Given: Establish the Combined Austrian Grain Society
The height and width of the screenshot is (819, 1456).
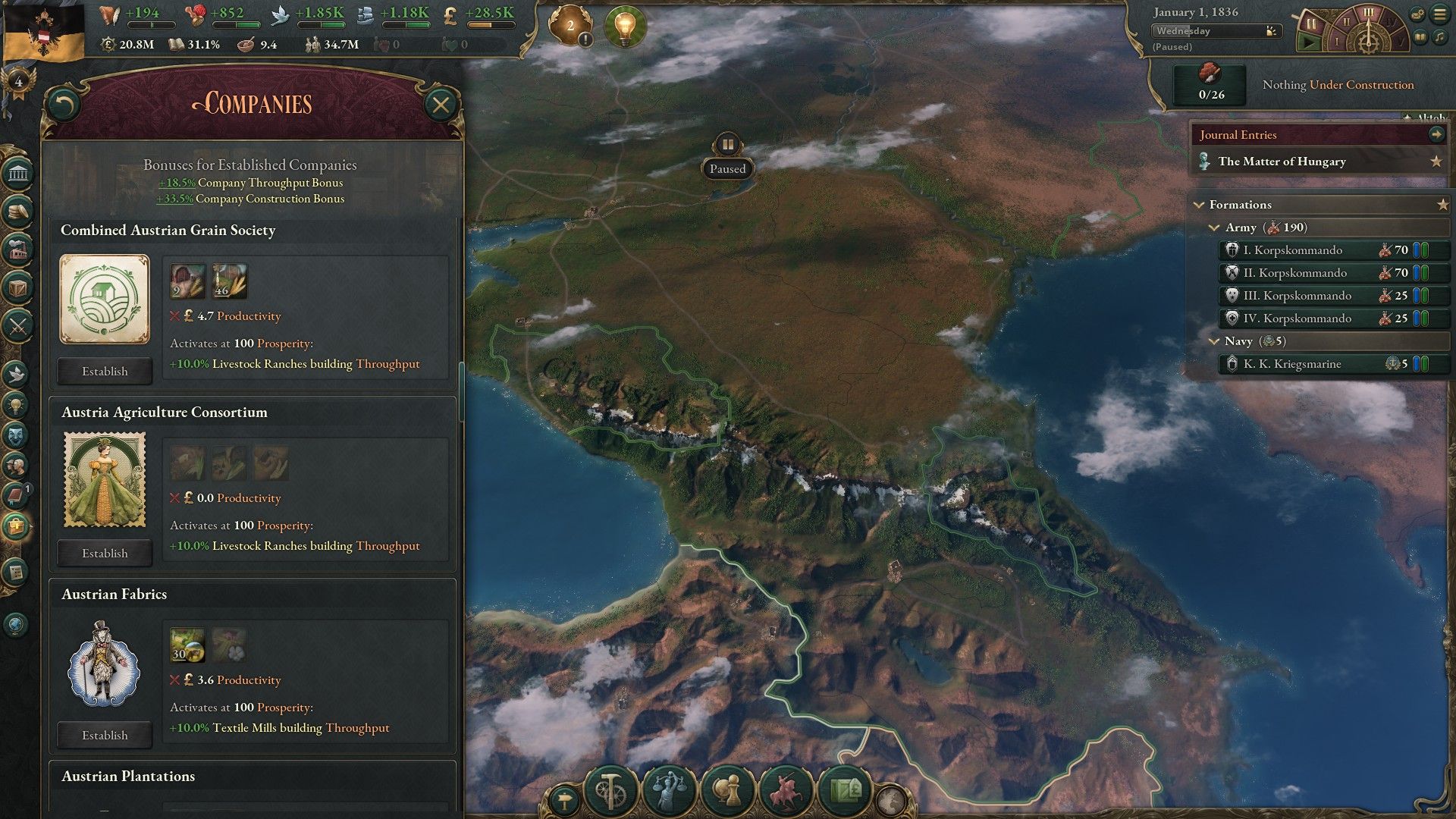Looking at the screenshot, I should click(104, 371).
